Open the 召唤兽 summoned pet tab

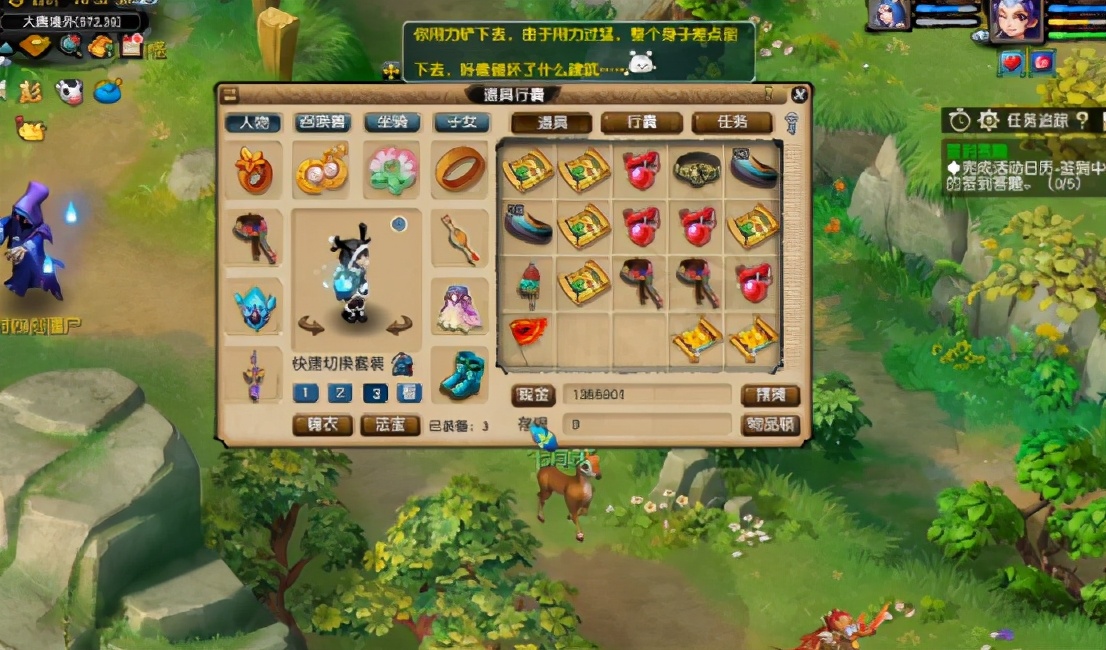[322, 123]
